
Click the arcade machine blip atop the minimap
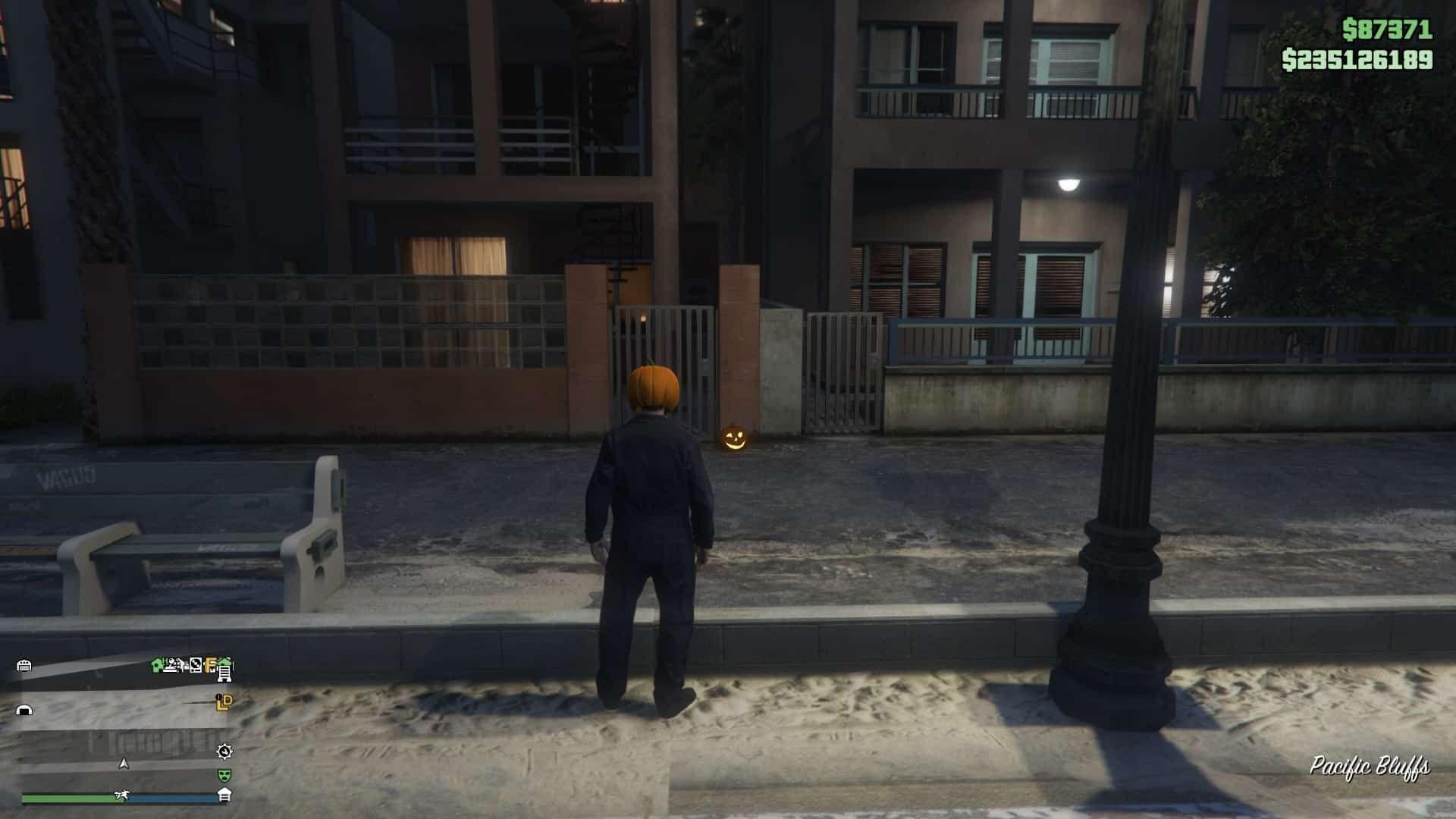(x=196, y=664)
